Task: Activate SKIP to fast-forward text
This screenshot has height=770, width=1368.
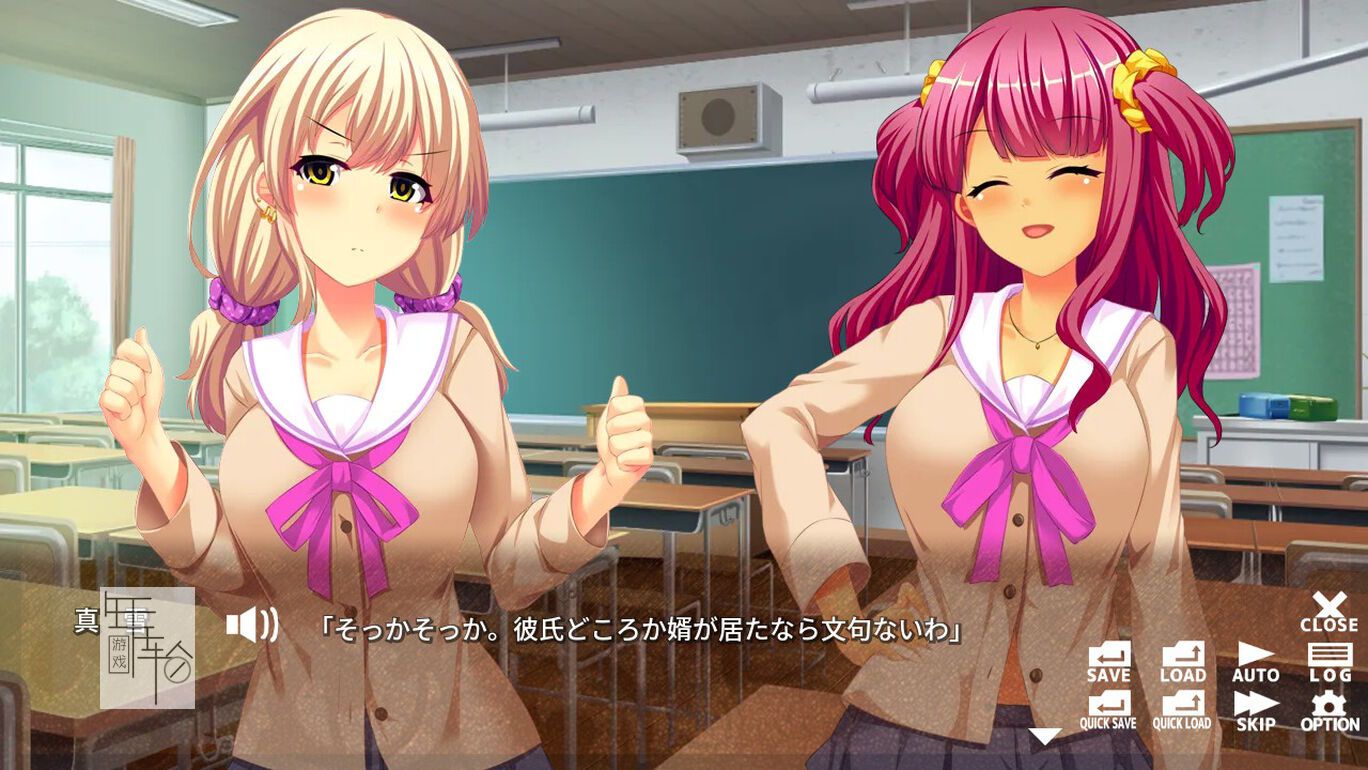Action: tap(1255, 710)
